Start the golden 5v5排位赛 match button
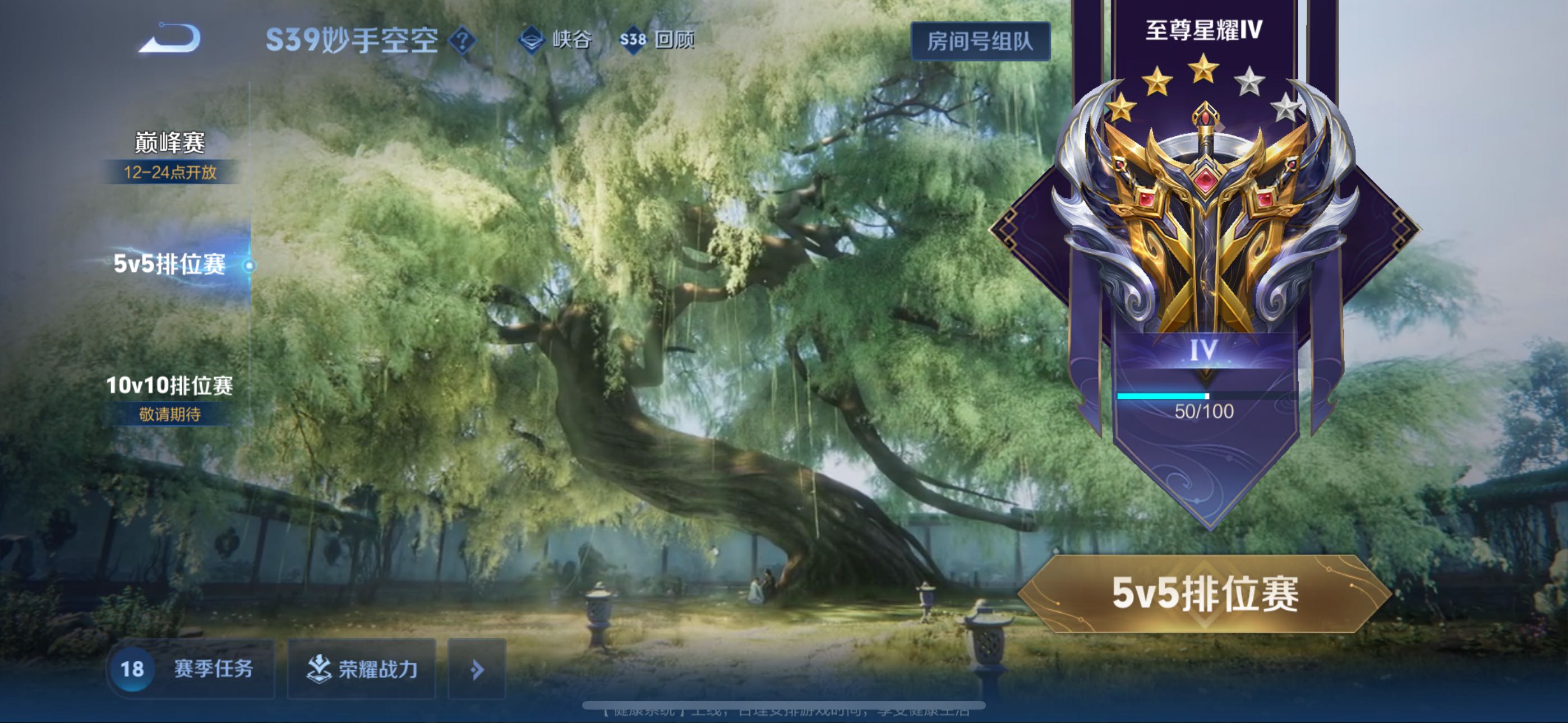The image size is (1568, 723). 1205,594
